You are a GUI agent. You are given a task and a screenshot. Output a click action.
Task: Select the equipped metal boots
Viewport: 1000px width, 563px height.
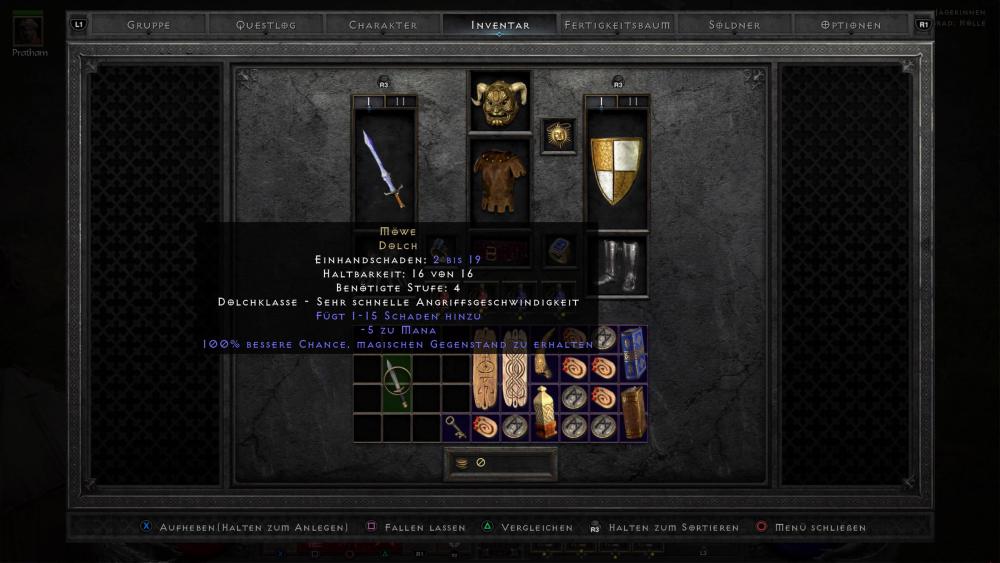pyautogui.click(x=617, y=266)
